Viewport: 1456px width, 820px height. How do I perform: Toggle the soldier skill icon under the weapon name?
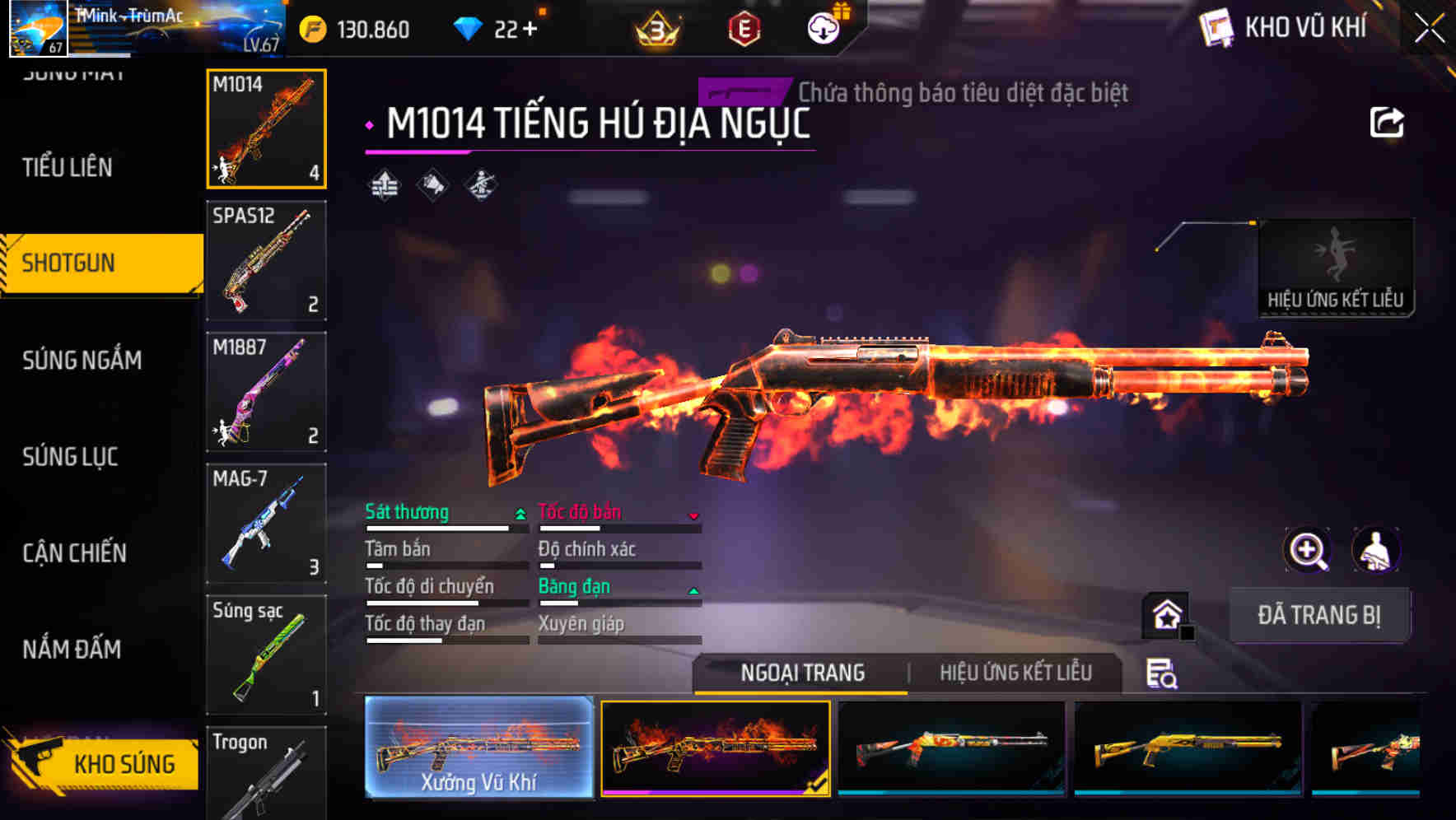click(480, 185)
